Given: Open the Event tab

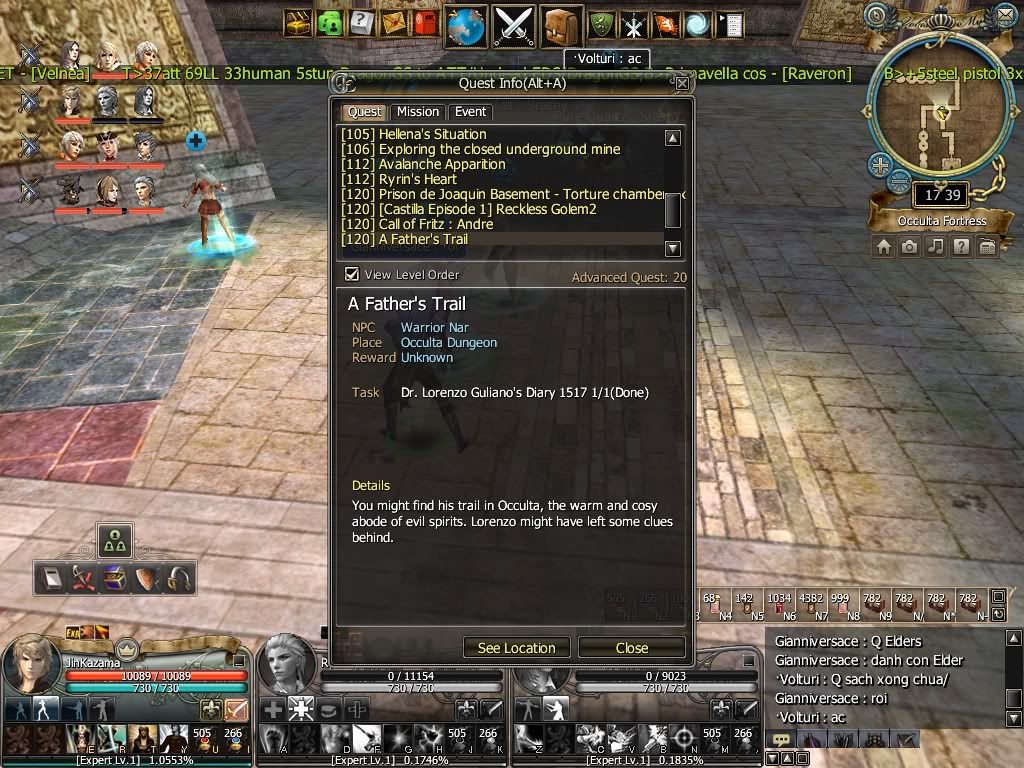Looking at the screenshot, I should click(x=470, y=112).
